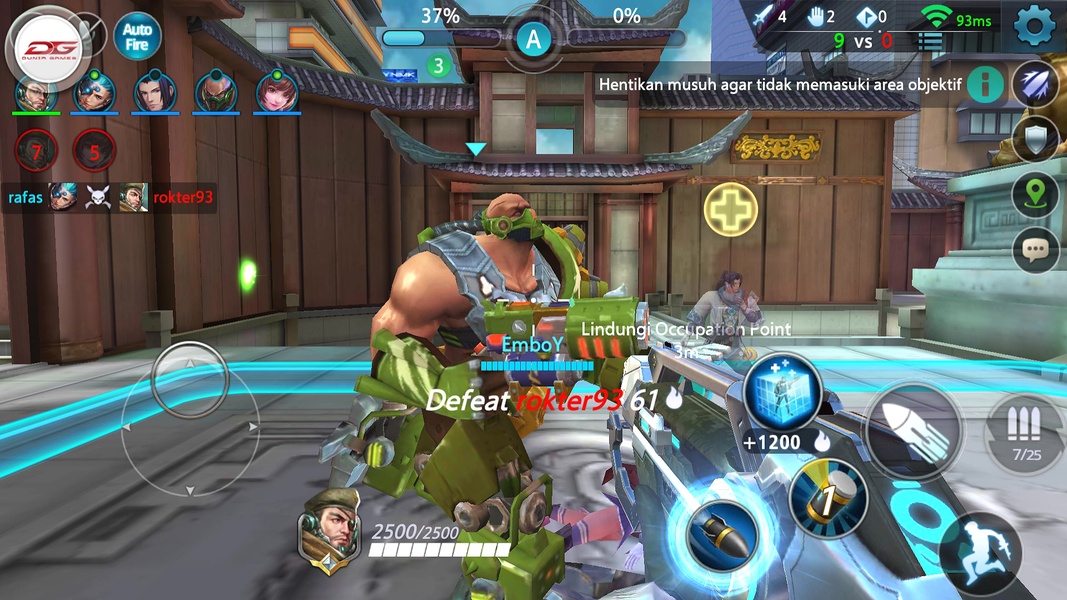Screen dimensions: 1067x600
Task: Toggle the Auto Fire button
Action: (137, 37)
